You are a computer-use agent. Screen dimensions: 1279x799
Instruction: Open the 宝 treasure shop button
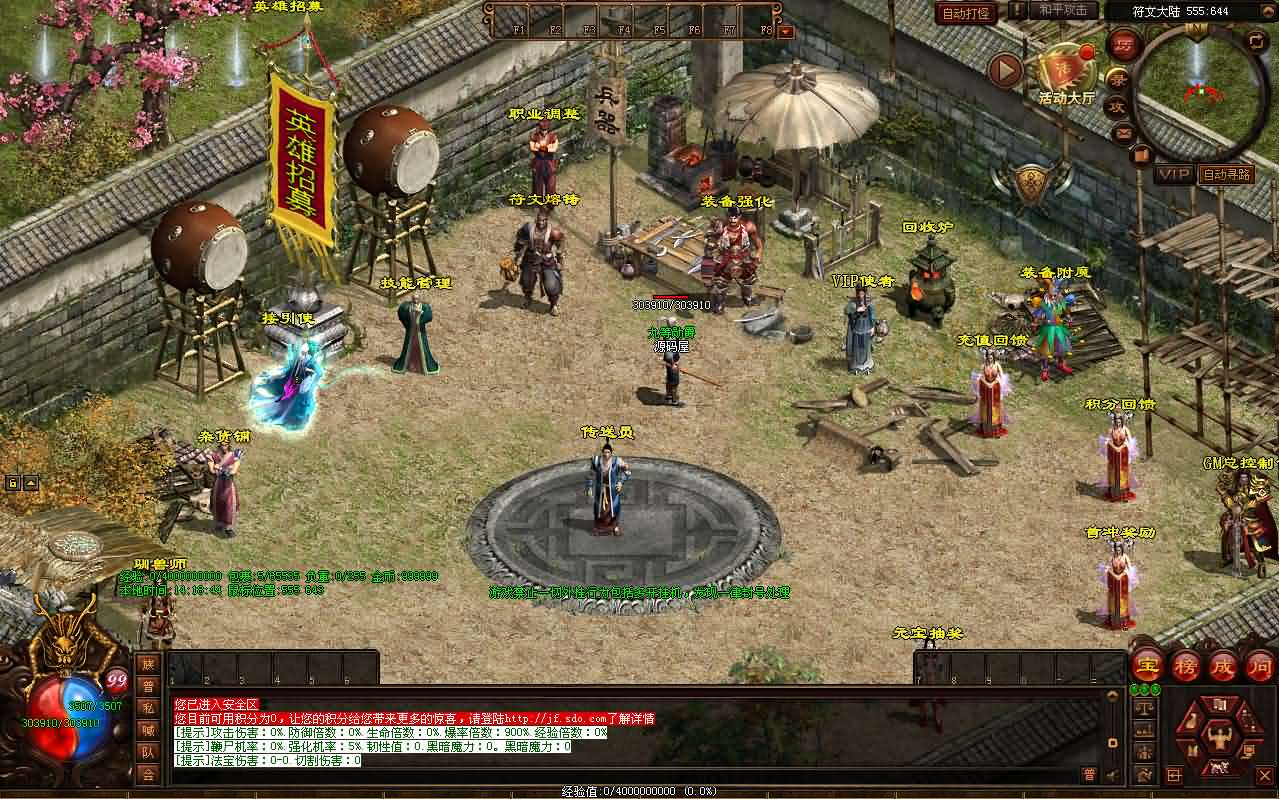coord(1147,665)
